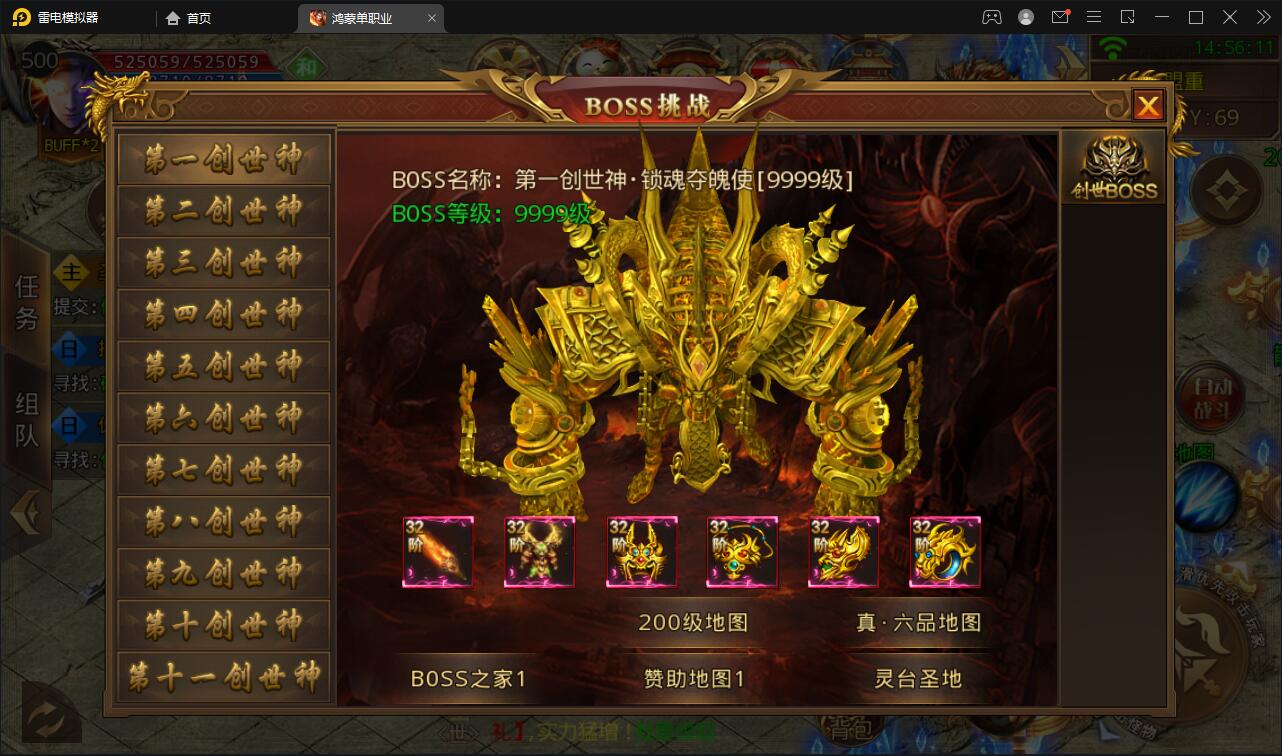Close the BOSS挑战 window
The height and width of the screenshot is (756, 1282).
point(1147,105)
